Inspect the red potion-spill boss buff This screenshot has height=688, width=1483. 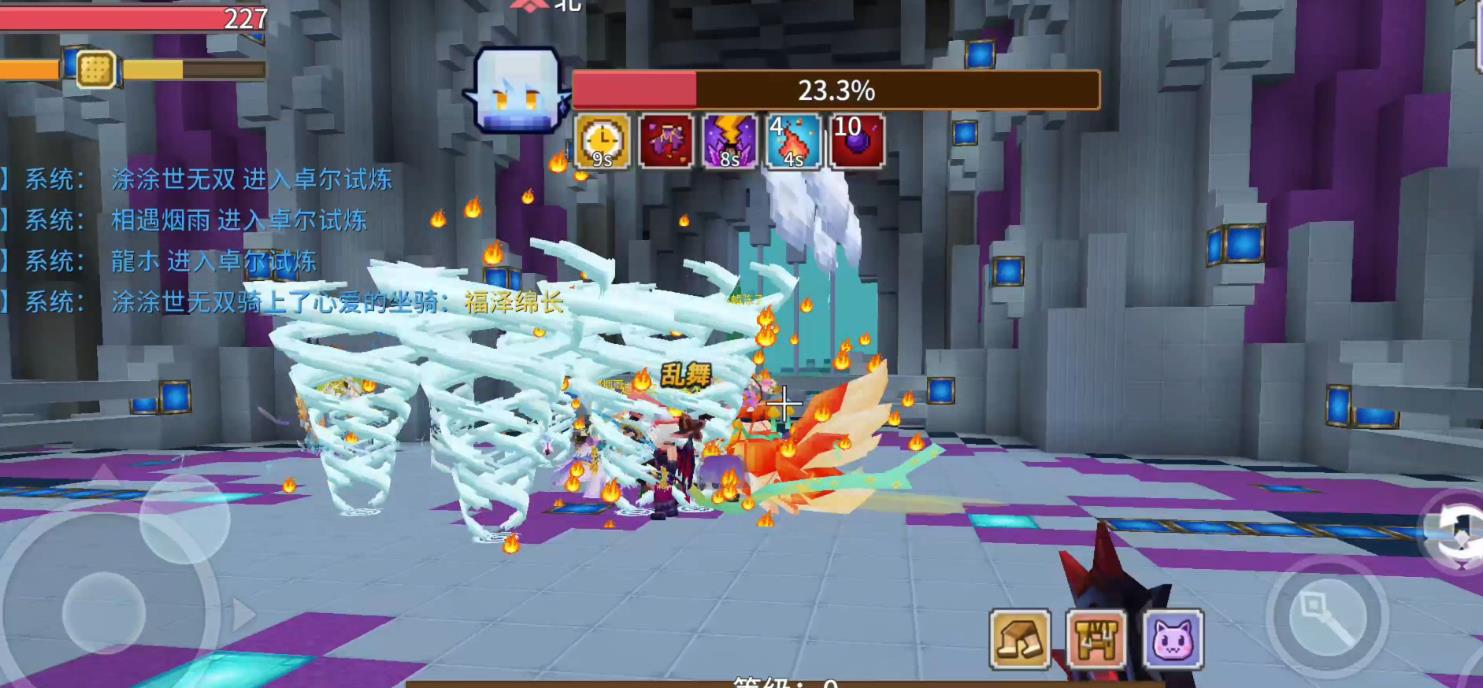pyautogui.click(x=666, y=141)
